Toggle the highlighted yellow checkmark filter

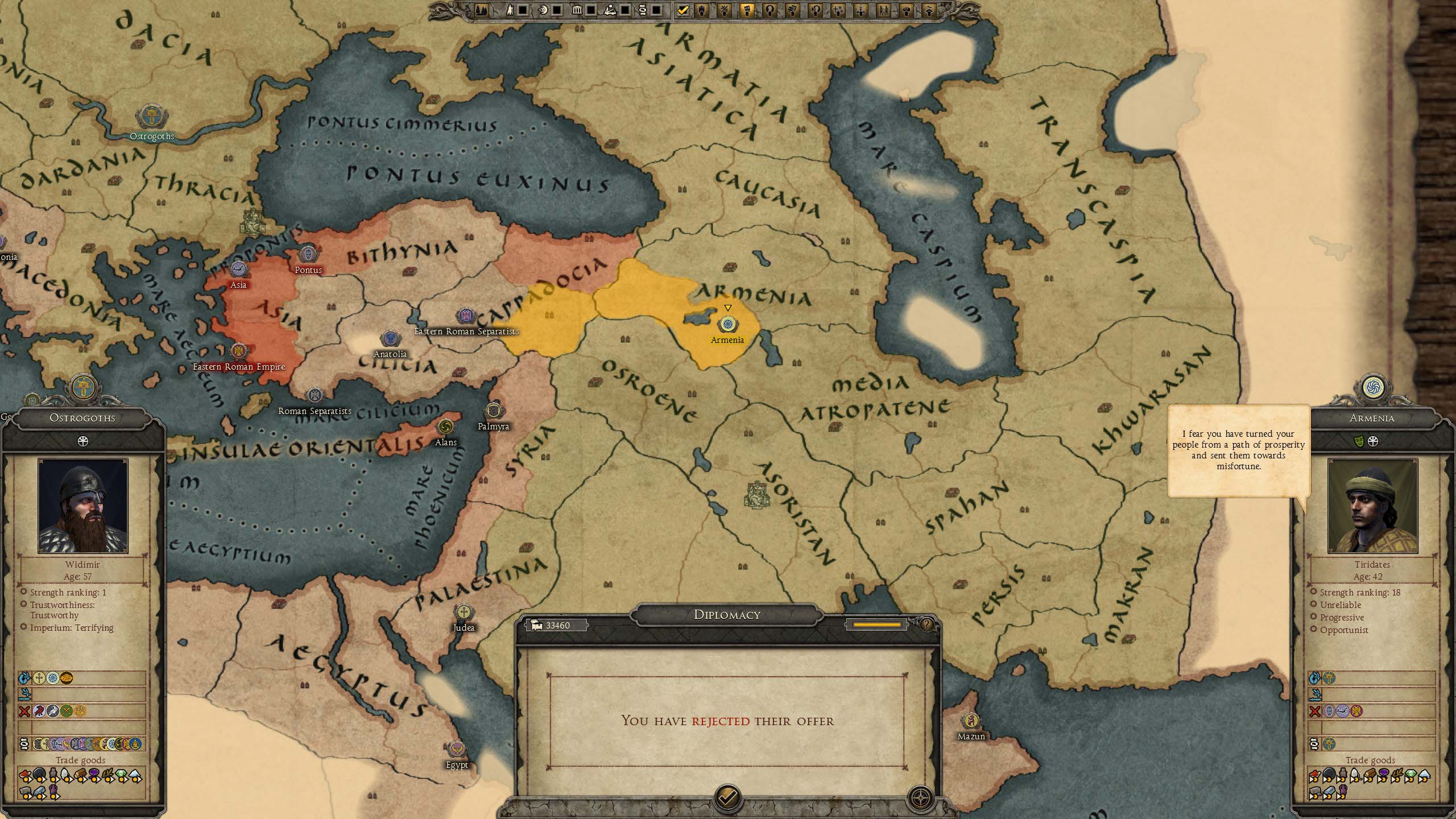[x=683, y=10]
